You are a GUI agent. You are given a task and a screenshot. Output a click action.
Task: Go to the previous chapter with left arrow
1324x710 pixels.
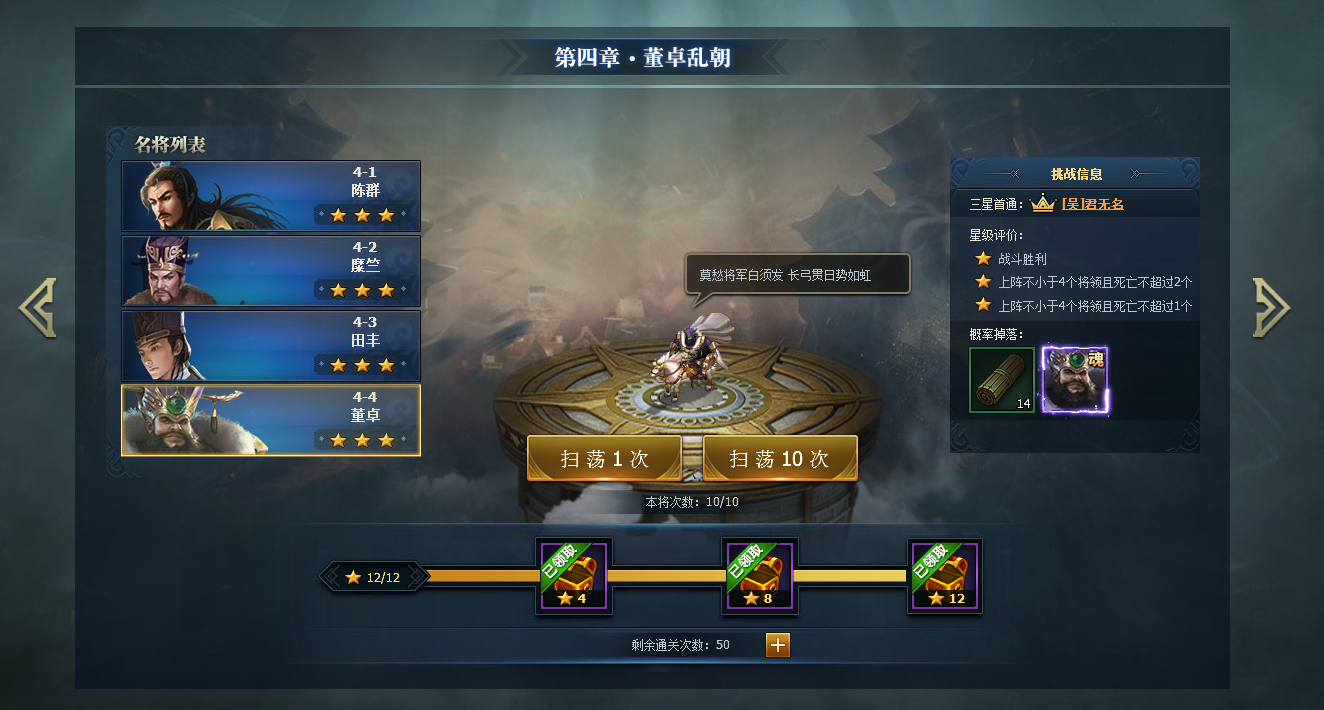38,308
